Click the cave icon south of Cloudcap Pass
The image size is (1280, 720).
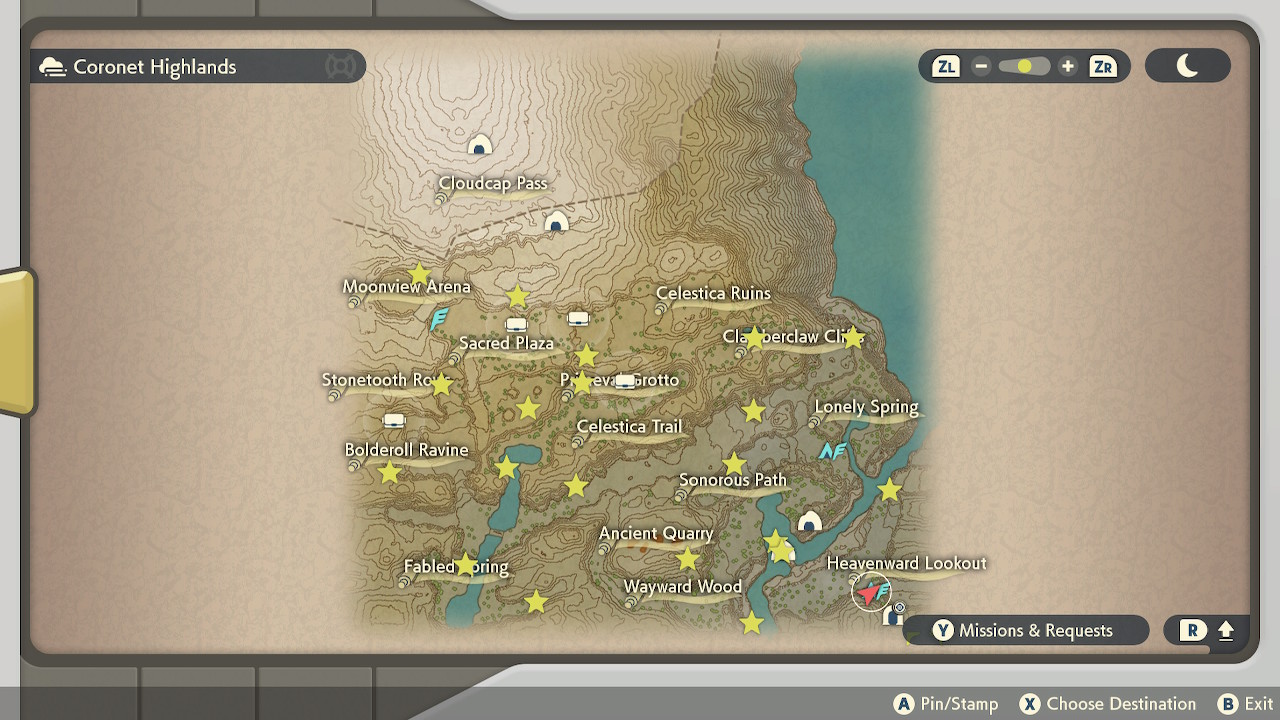(556, 222)
